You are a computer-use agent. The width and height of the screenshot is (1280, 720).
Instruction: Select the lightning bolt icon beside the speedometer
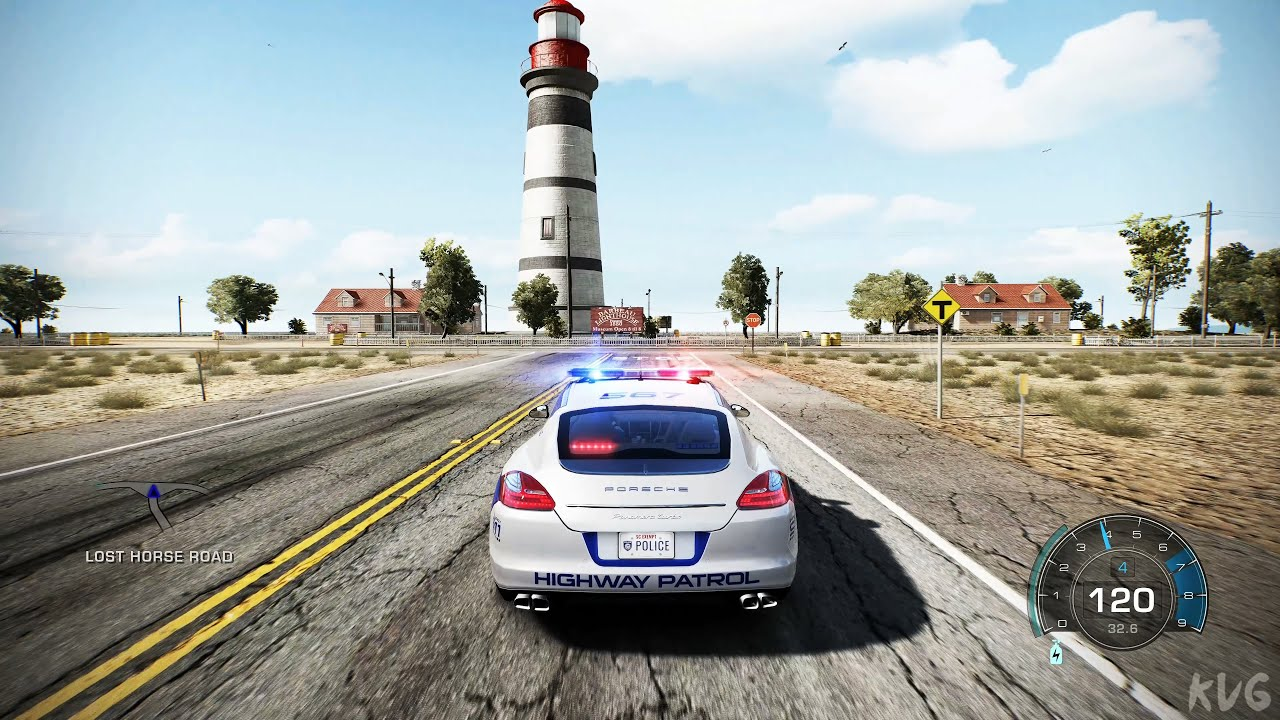tap(1056, 654)
